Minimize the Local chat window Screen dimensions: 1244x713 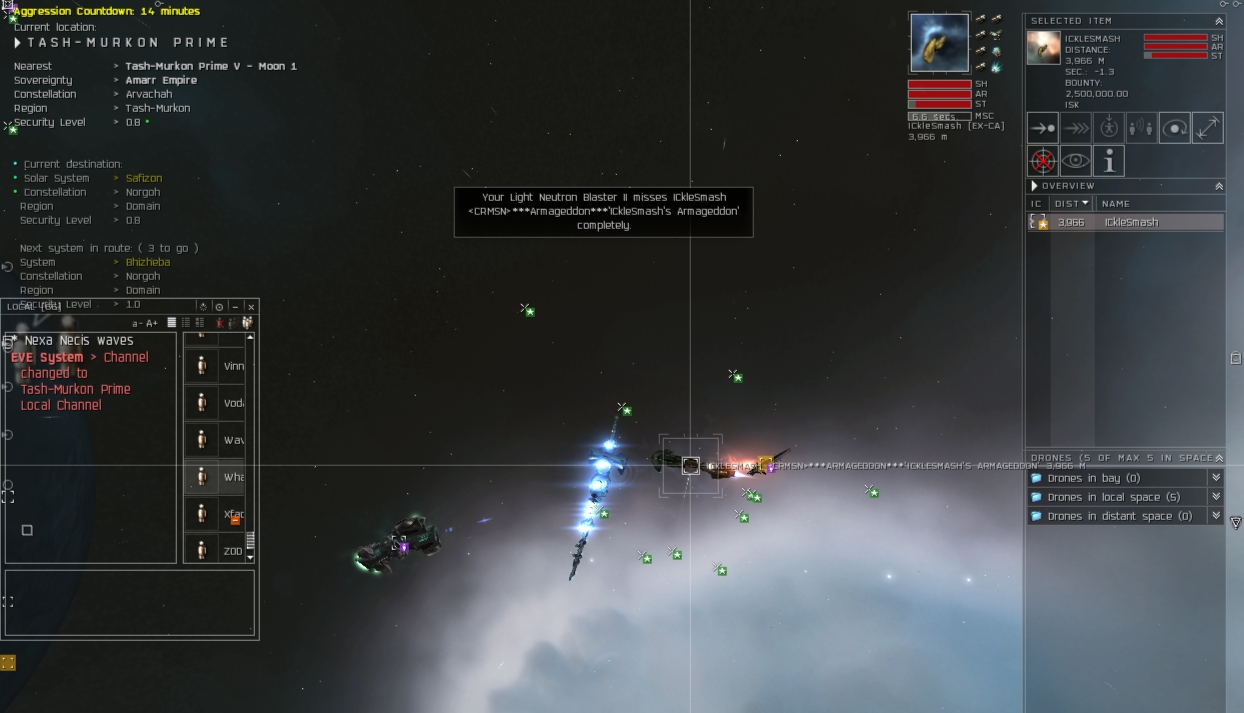[x=235, y=307]
